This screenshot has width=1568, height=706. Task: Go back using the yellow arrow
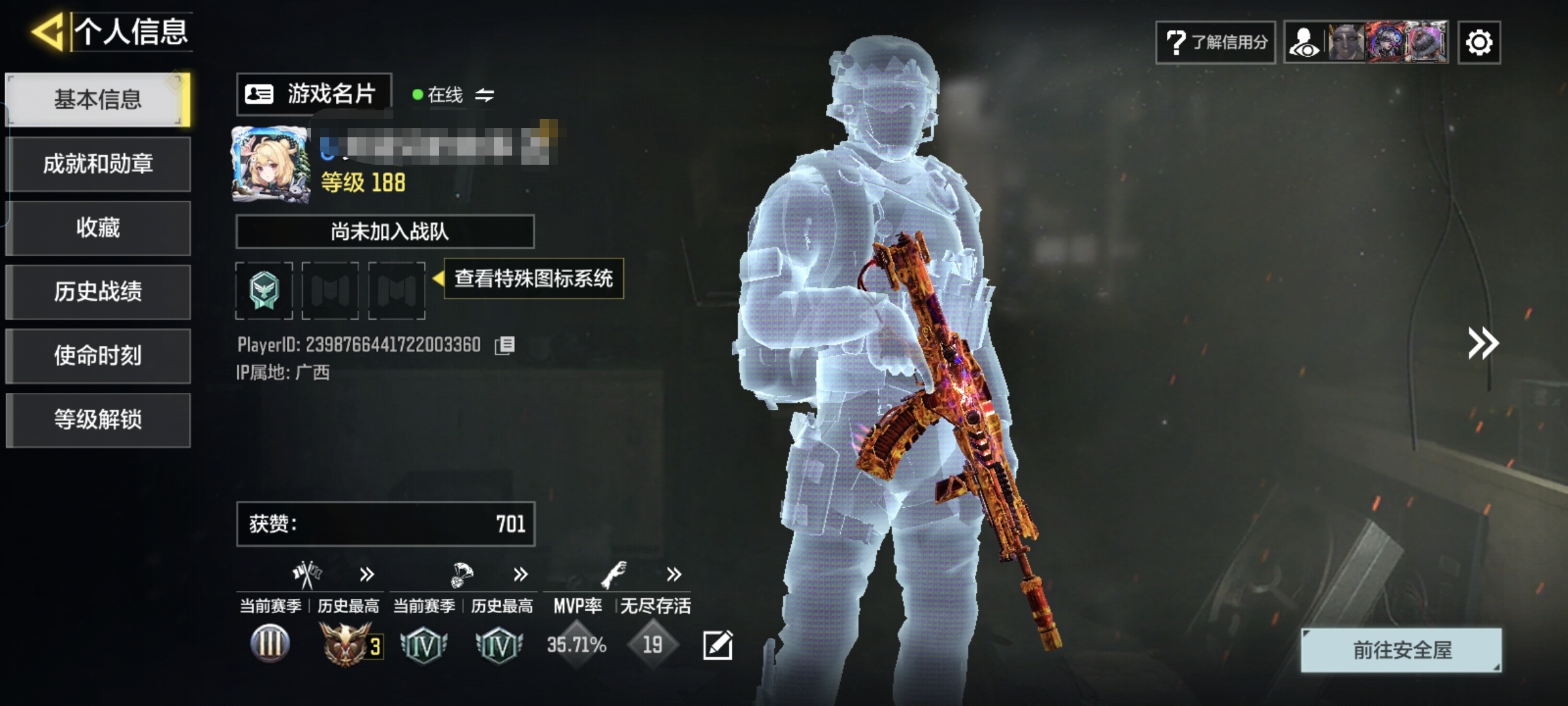[48, 31]
